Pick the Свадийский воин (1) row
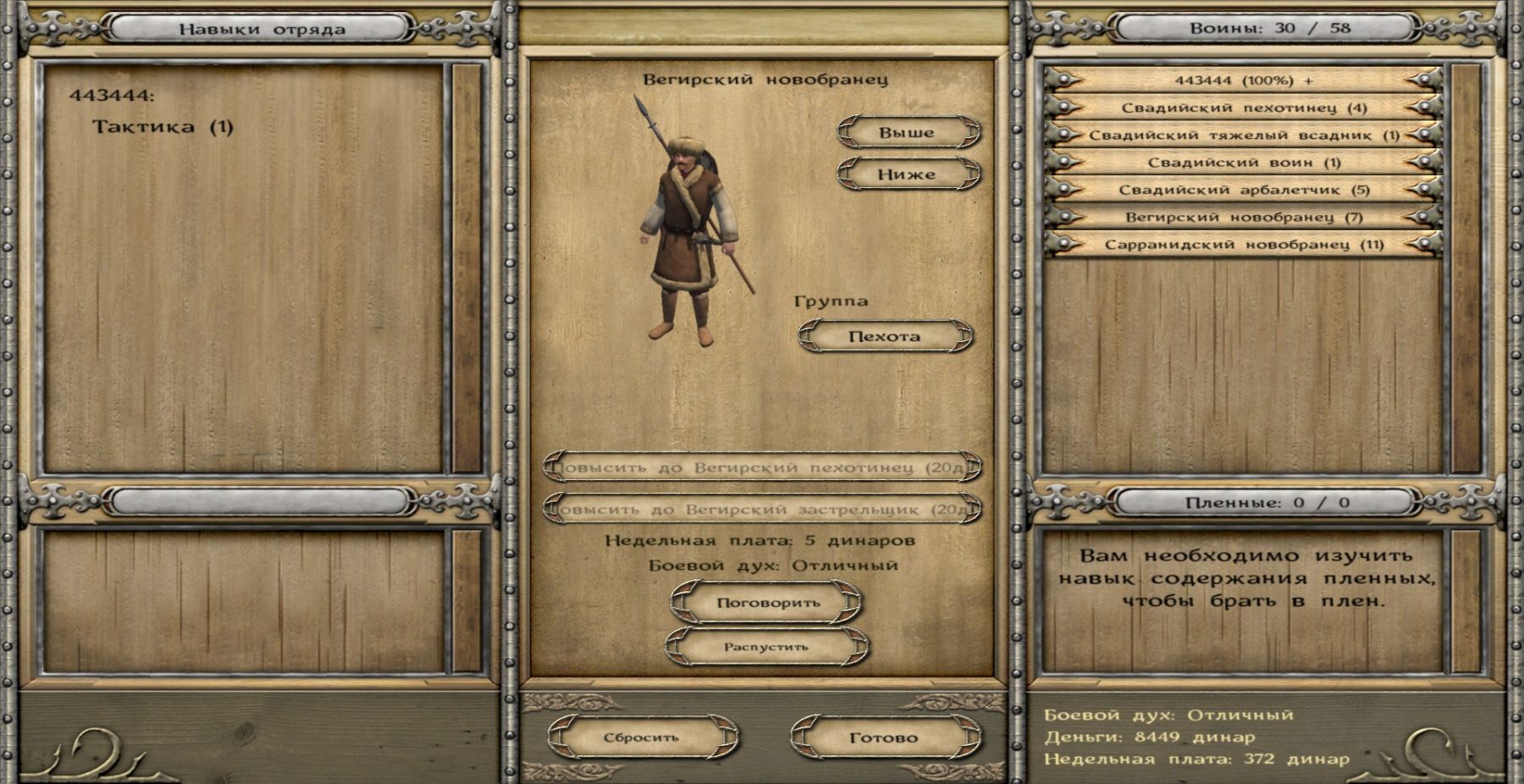 click(x=1244, y=163)
